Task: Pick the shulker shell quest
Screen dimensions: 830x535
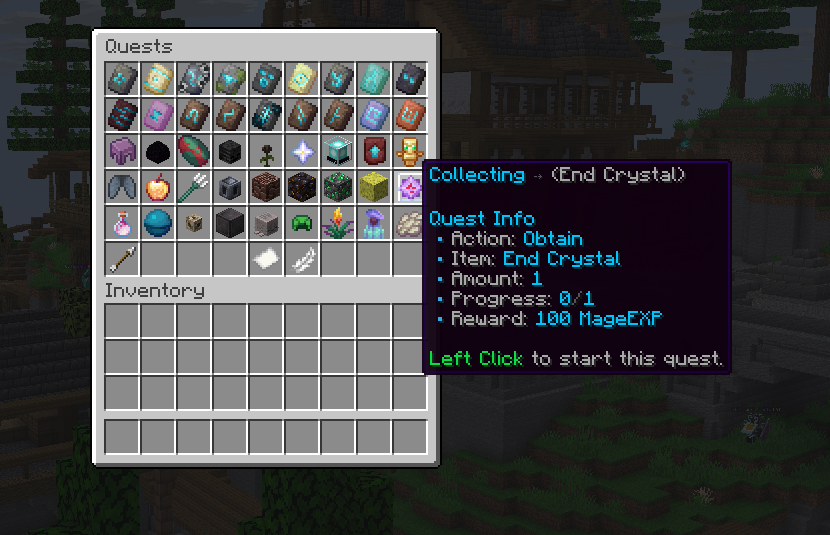Action: click(x=122, y=150)
